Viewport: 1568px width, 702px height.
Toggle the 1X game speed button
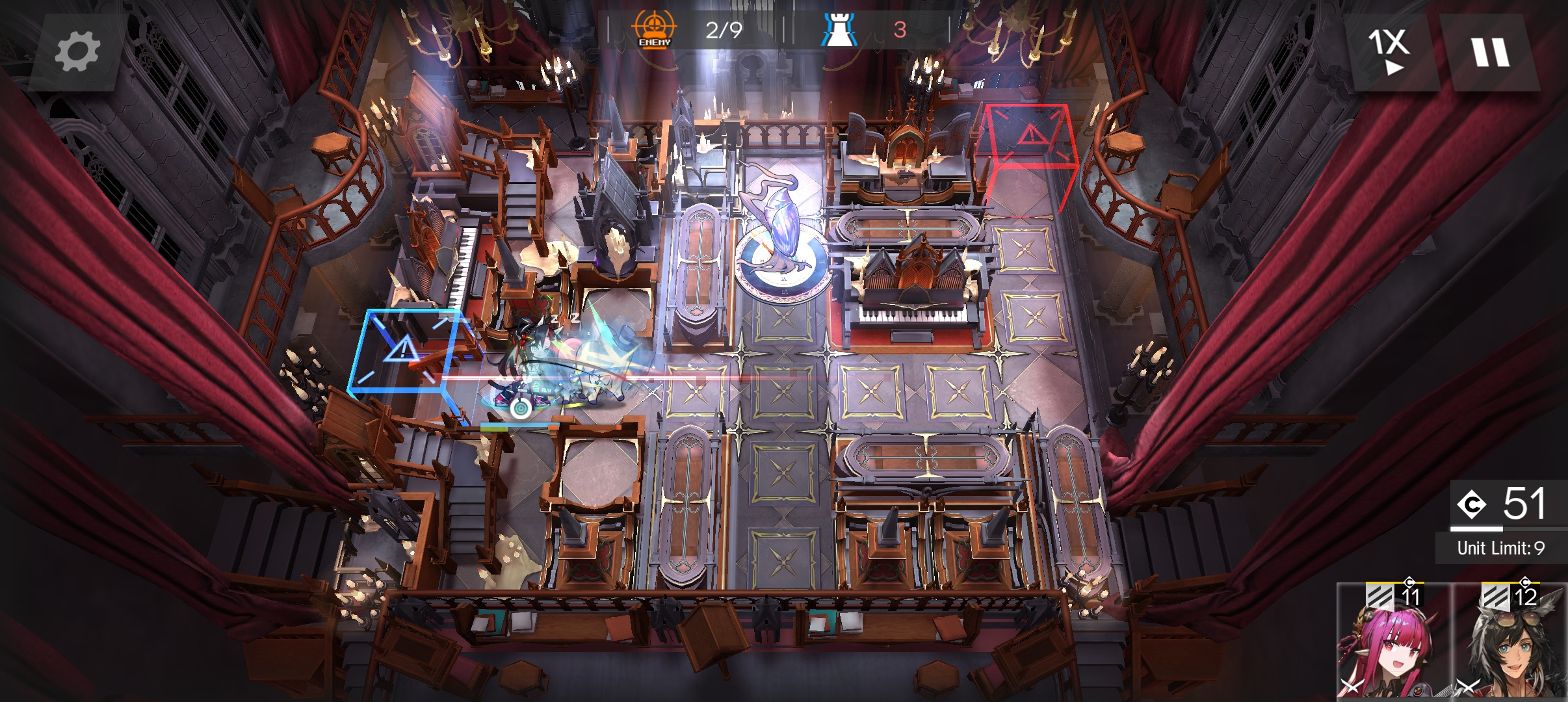(1390, 51)
